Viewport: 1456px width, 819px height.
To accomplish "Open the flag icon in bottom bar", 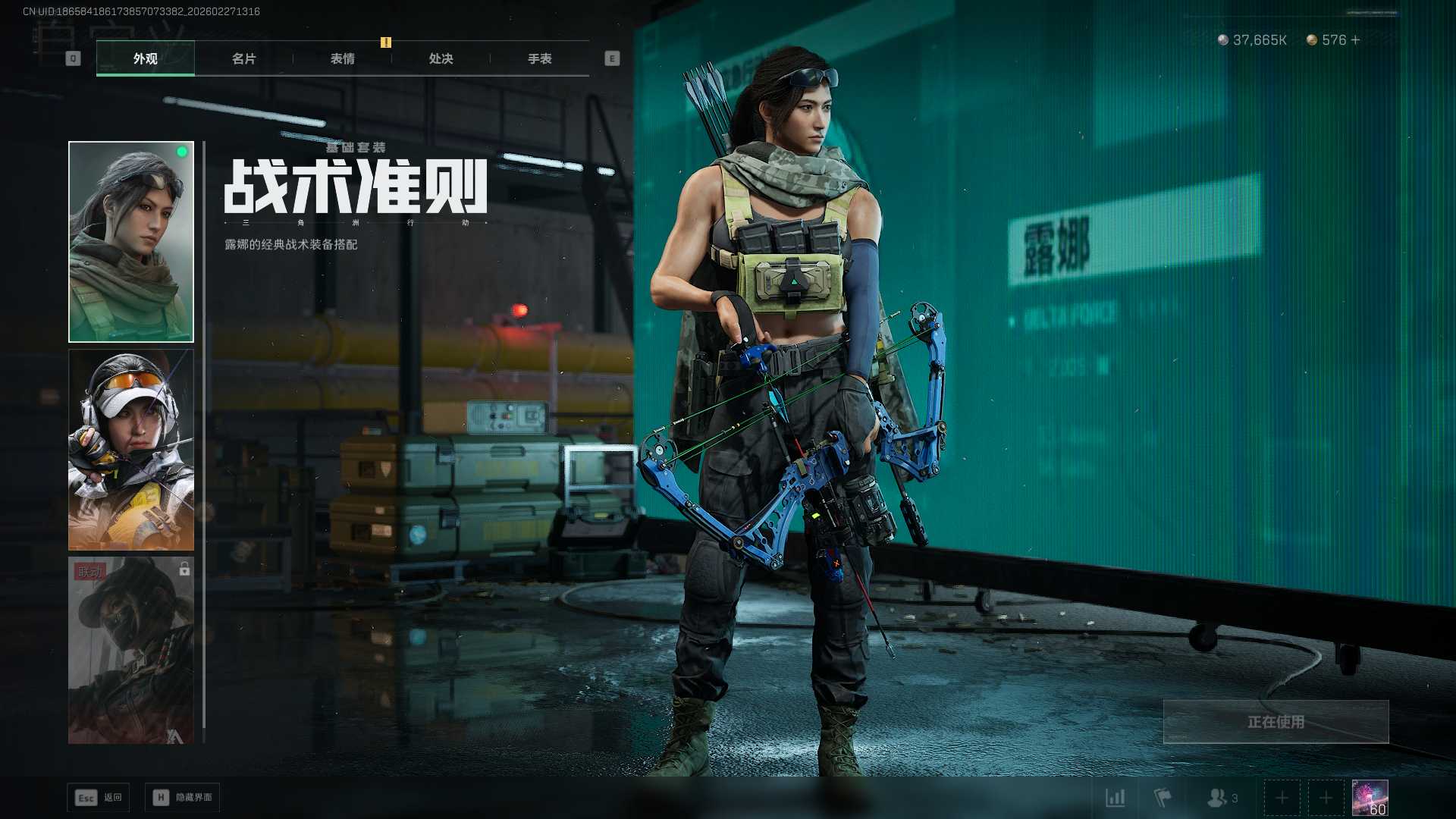I will click(x=1162, y=798).
